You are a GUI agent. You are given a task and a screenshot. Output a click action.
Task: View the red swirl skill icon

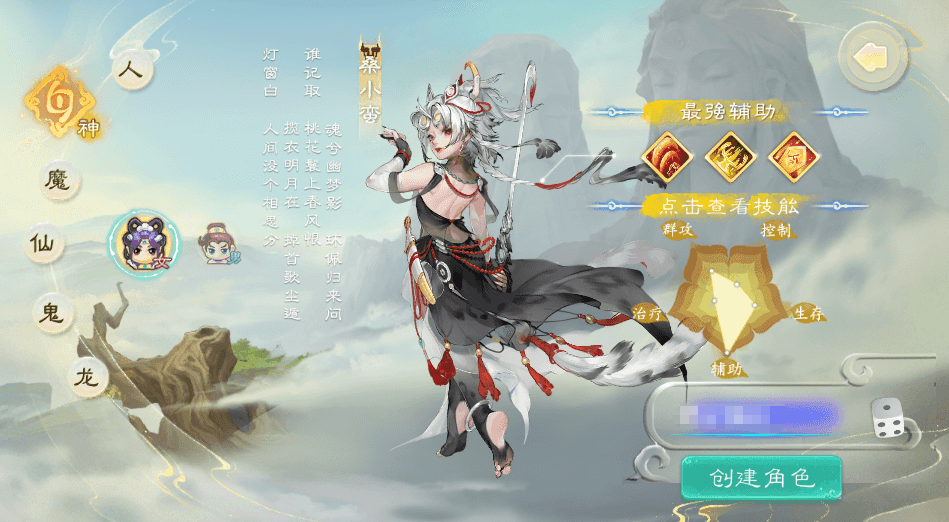click(670, 156)
